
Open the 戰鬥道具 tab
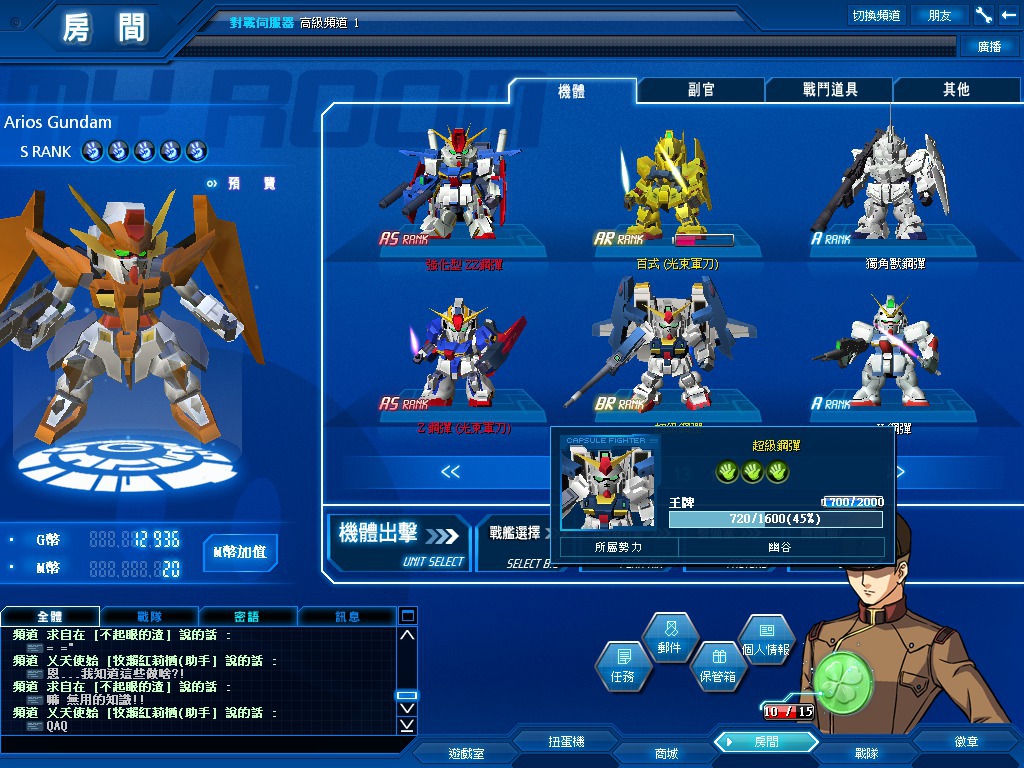click(x=829, y=90)
